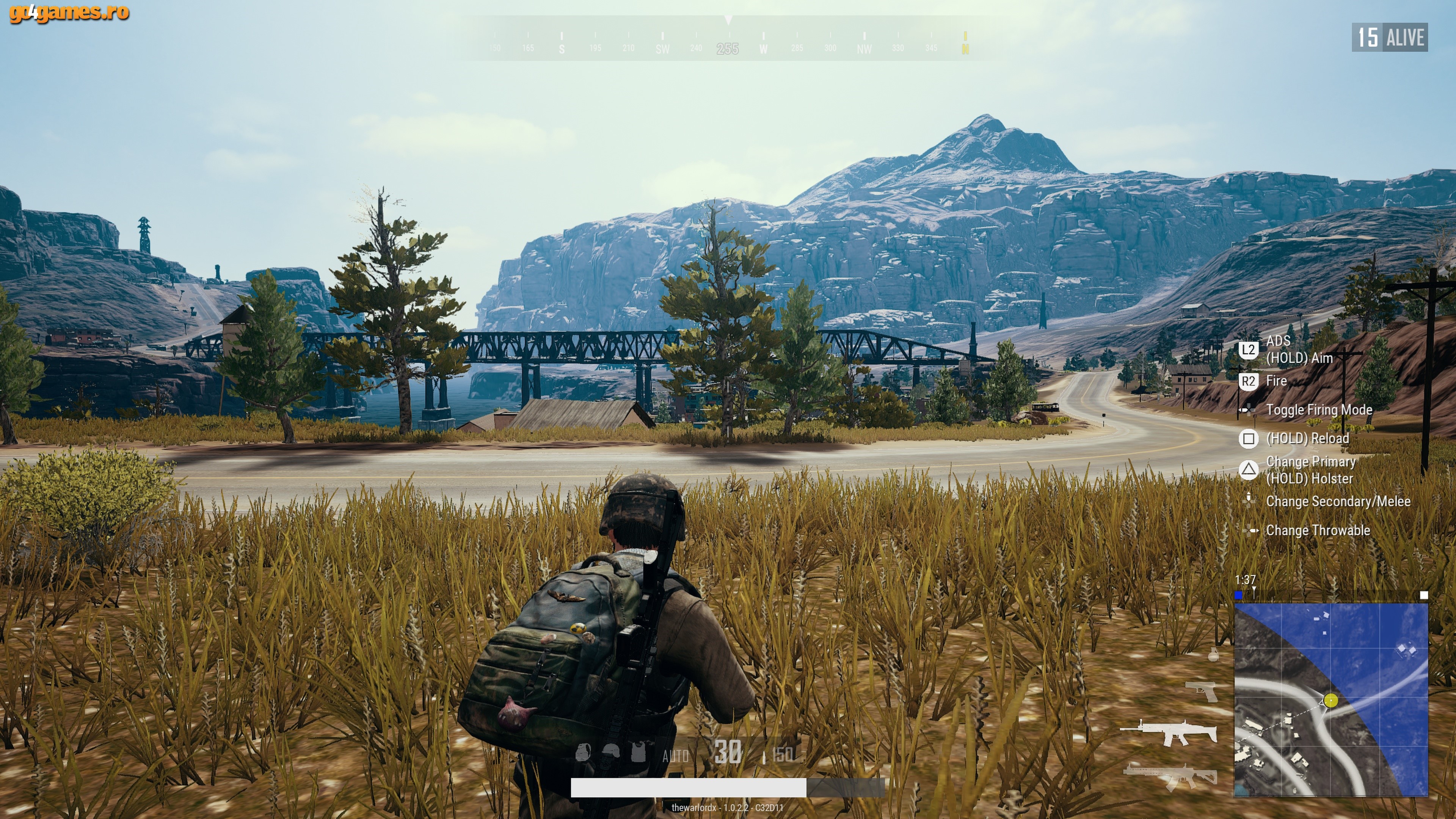Click the 15 ALIVE player counter
Viewport: 1456px width, 819px height.
pyautogui.click(x=1390, y=37)
